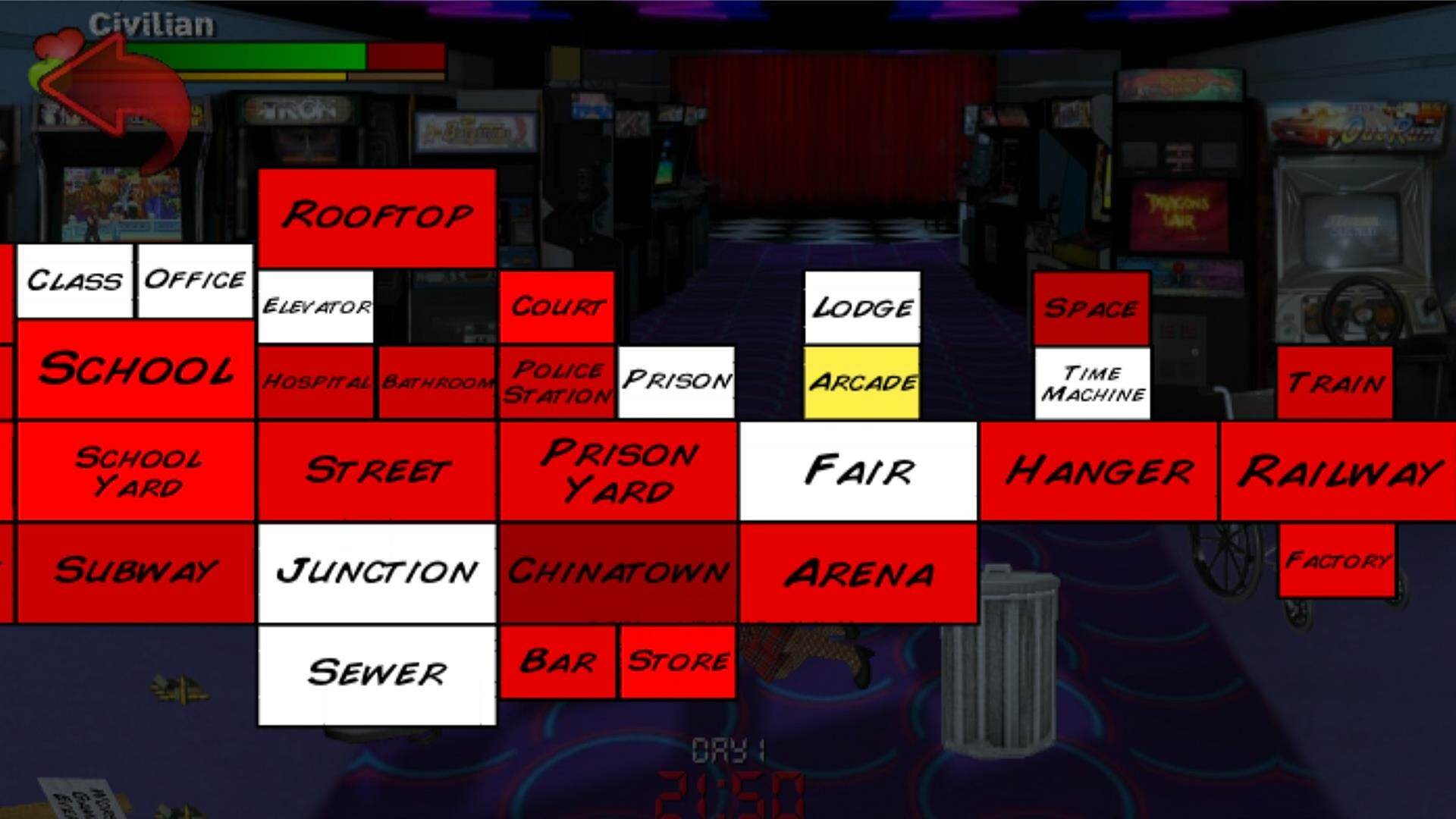Viewport: 1456px width, 819px height.
Task: Open the Arena location
Action: point(858,574)
